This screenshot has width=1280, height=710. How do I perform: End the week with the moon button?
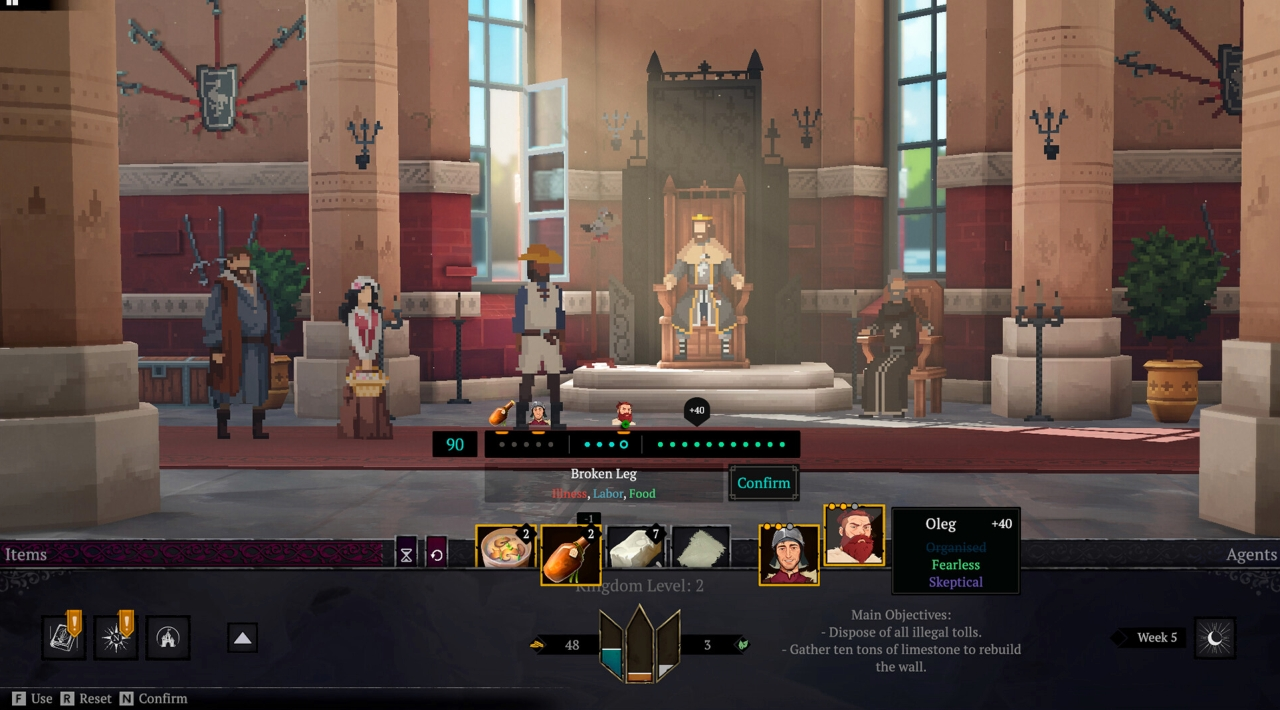coord(1214,638)
